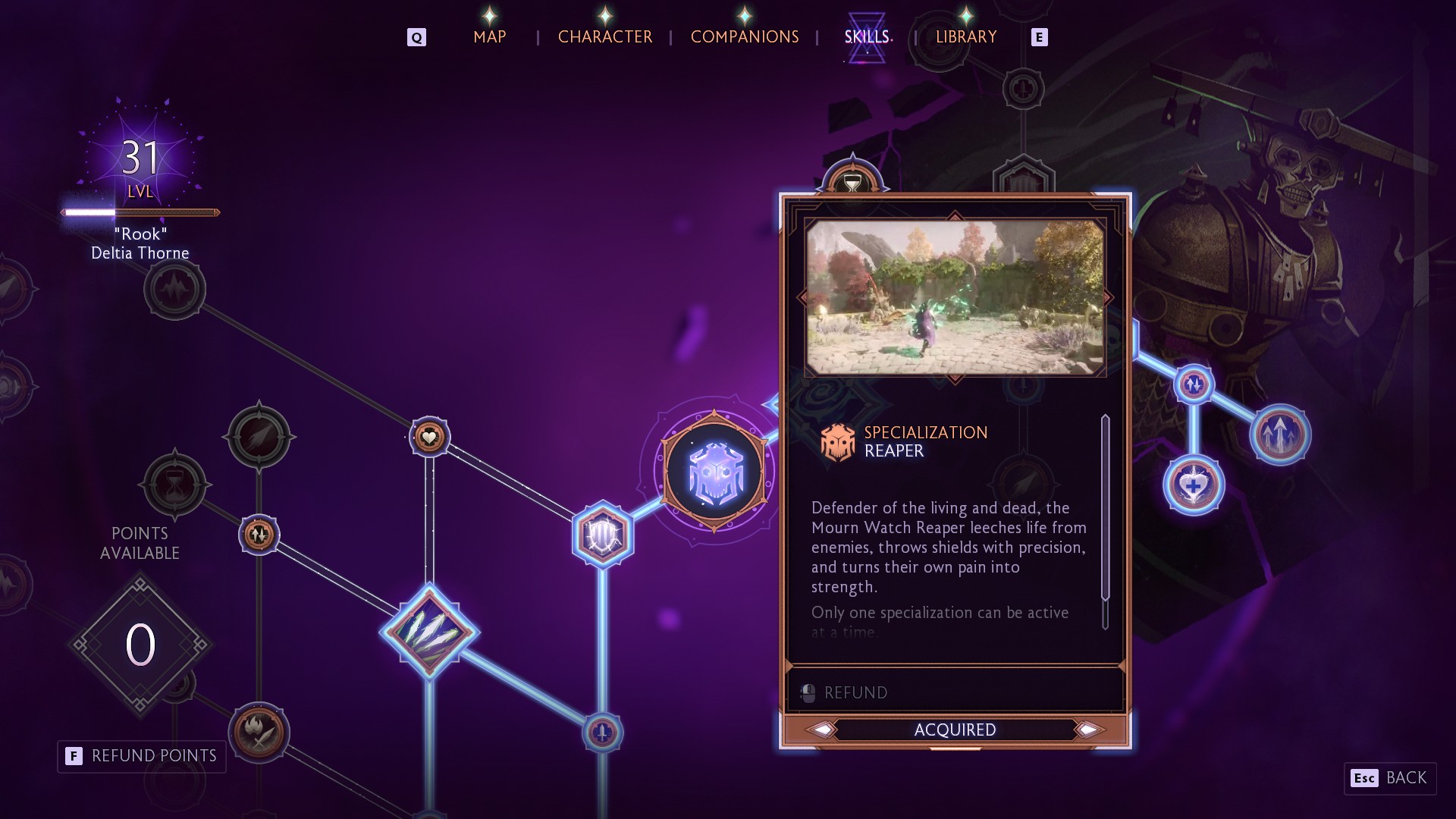Viewport: 1456px width, 819px height.
Task: Choose the heart with plus skill node
Action: [1194, 485]
